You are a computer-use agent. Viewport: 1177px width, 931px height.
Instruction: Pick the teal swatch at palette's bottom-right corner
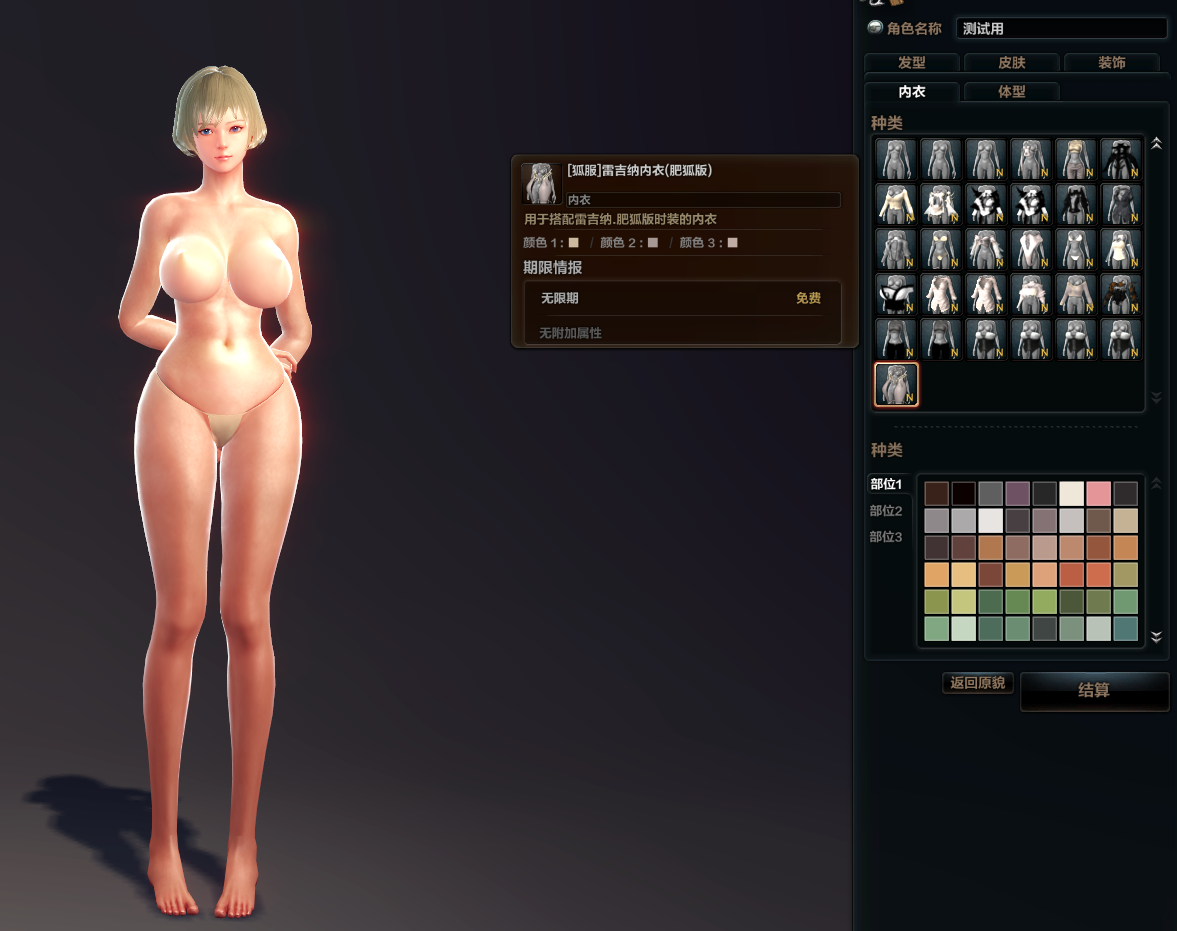pyautogui.click(x=1125, y=629)
